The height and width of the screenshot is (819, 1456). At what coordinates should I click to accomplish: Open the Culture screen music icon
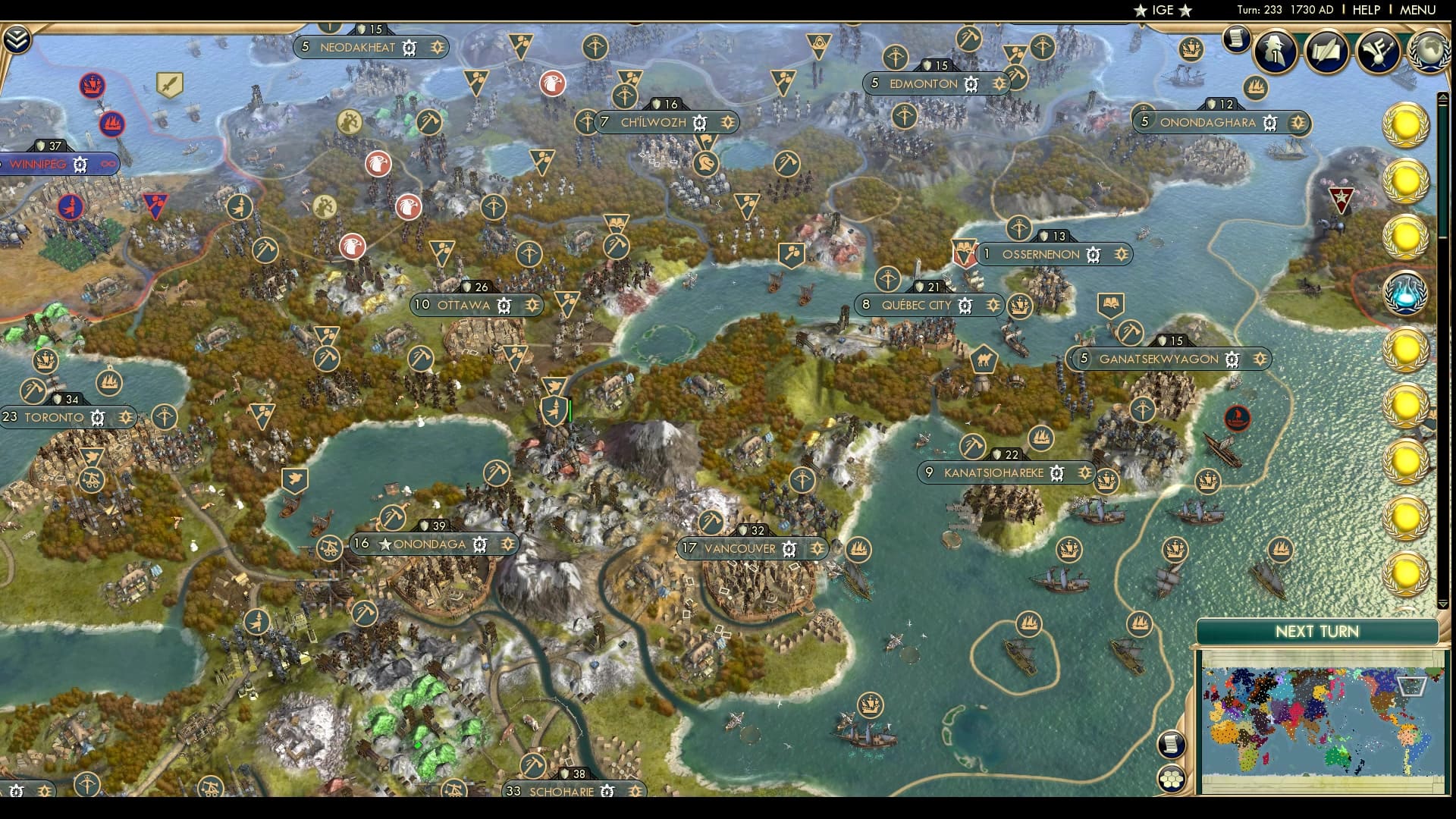(x=1379, y=52)
